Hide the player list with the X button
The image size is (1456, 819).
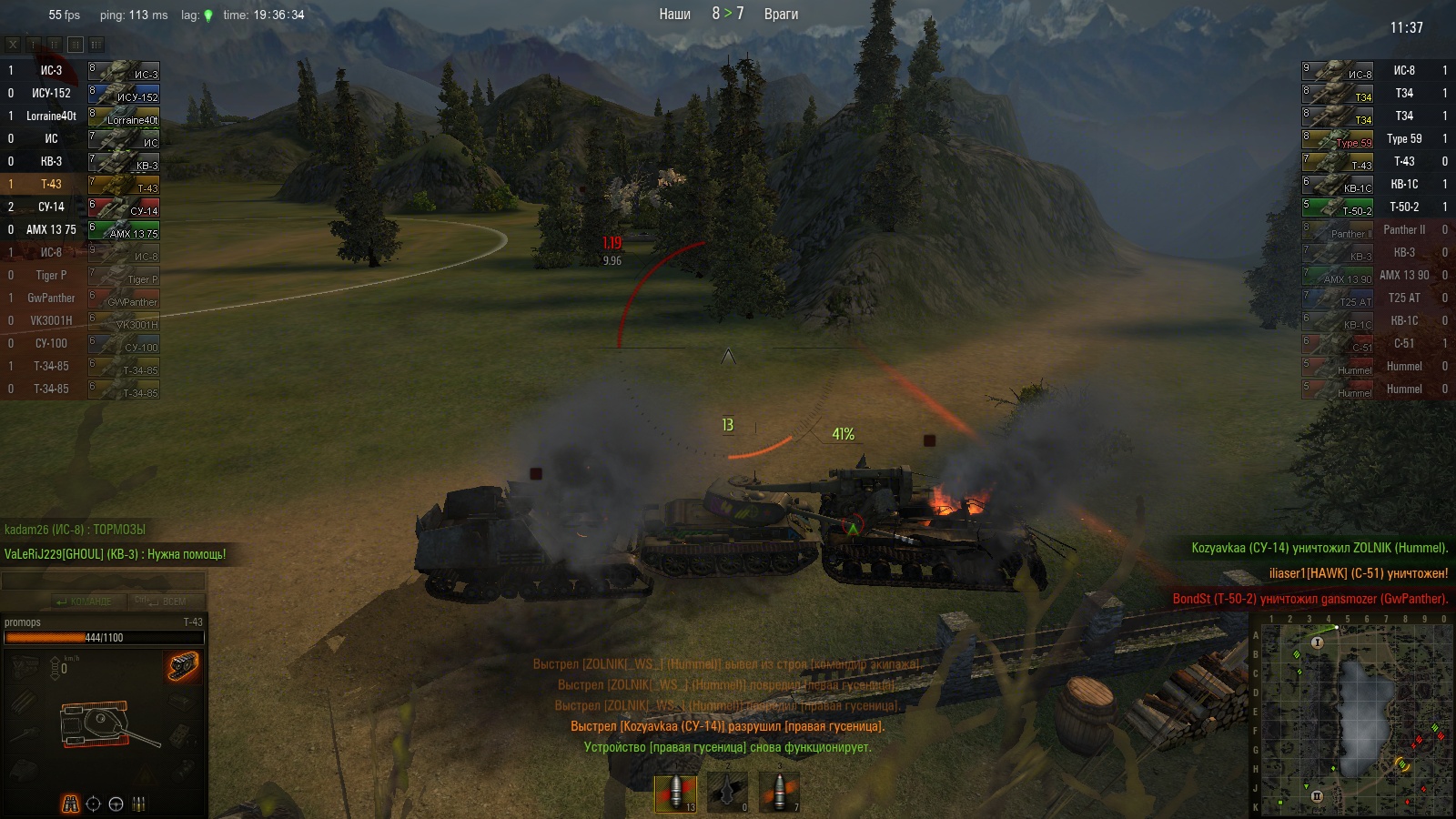(13, 44)
